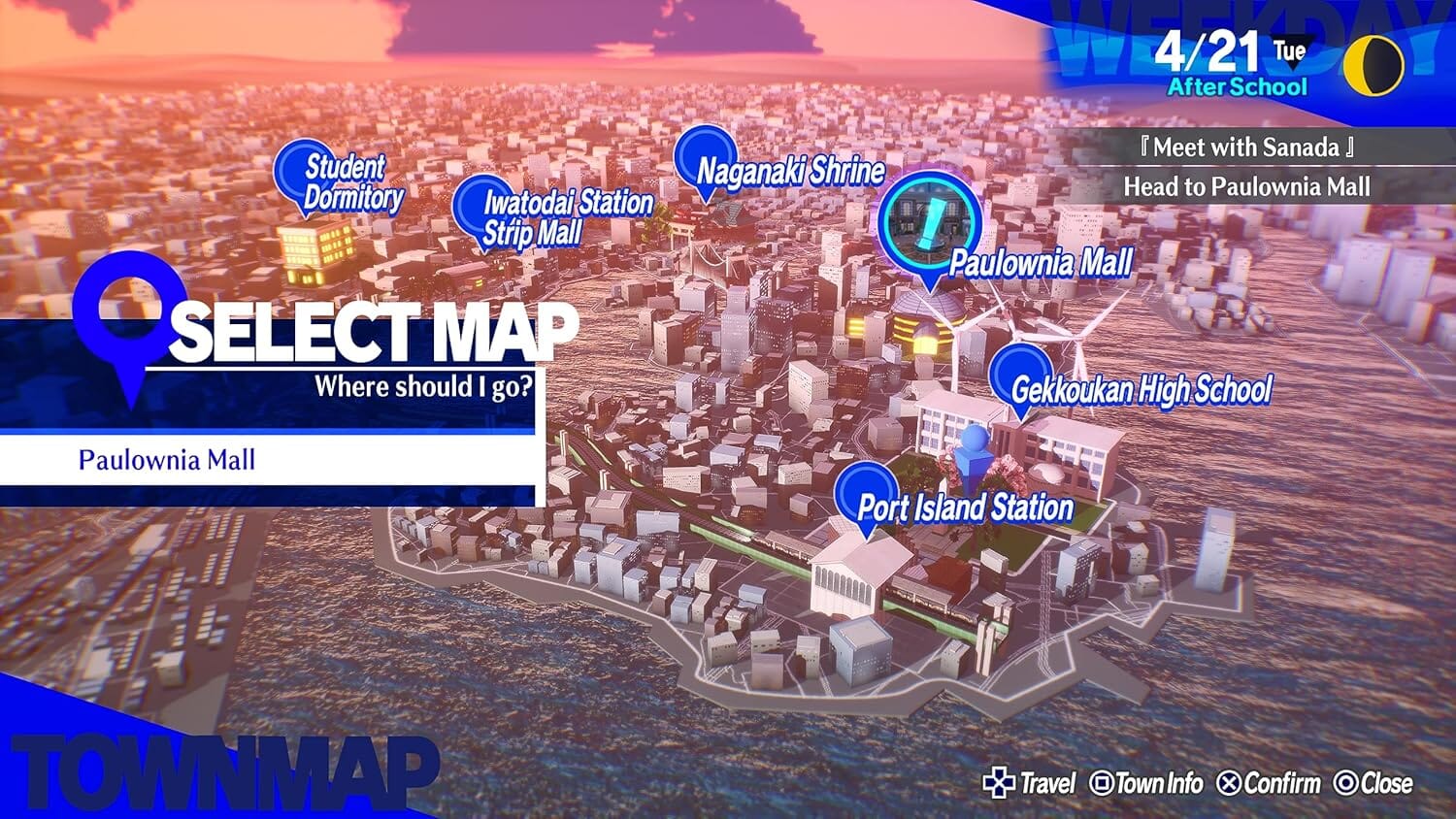Select Head to Paulownia Mall objective
Screen dimensions: 1456x819
pos(1245,186)
